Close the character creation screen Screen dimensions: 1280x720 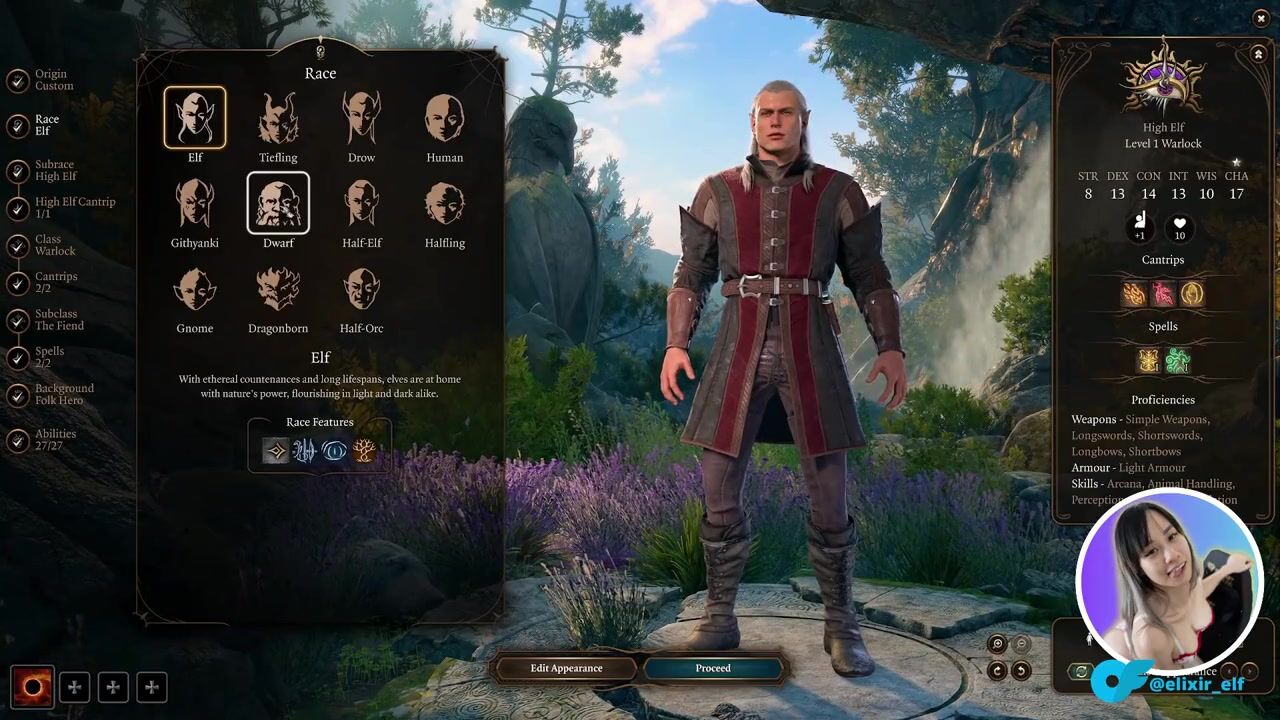coord(1260,19)
